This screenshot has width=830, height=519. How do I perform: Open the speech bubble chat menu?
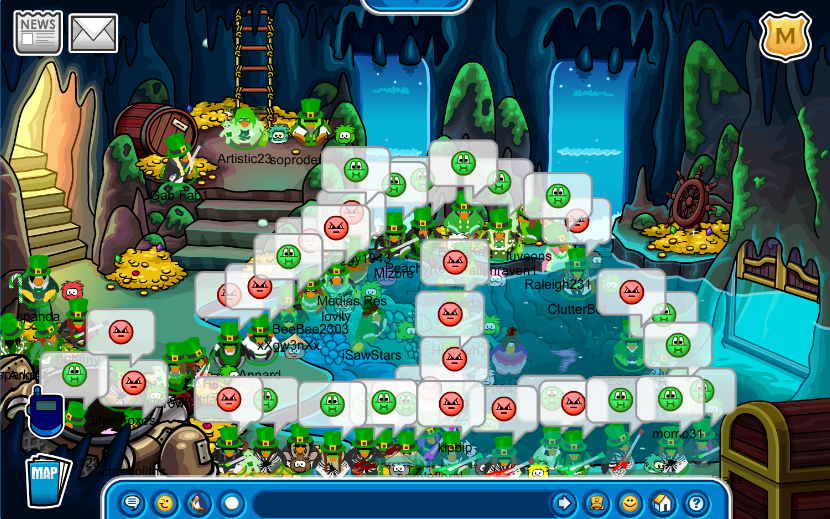pyautogui.click(x=133, y=503)
